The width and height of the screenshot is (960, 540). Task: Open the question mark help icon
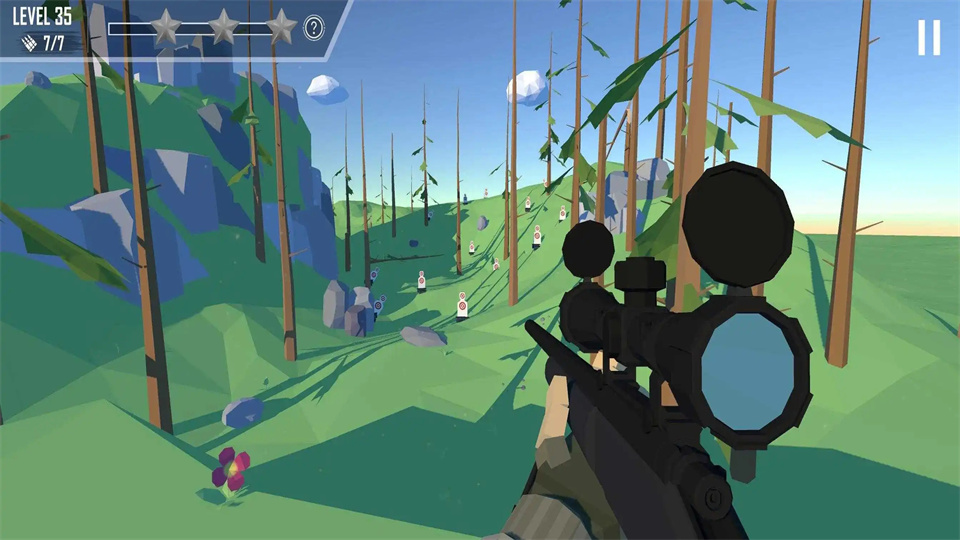click(x=314, y=28)
